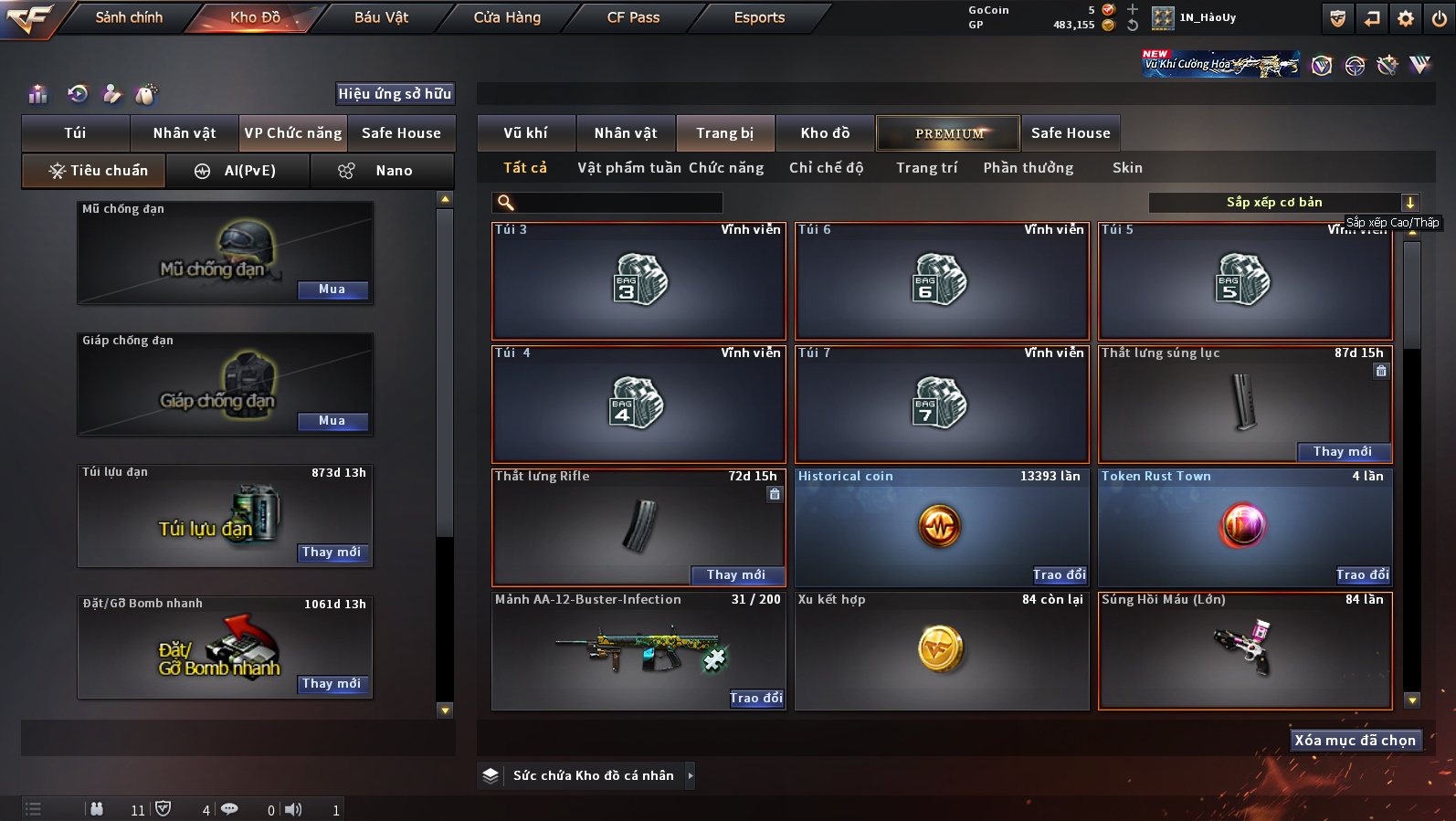The image size is (1456, 821).
Task: Open the Sắp xếp cơ bản dropdown
Action: tap(1282, 203)
